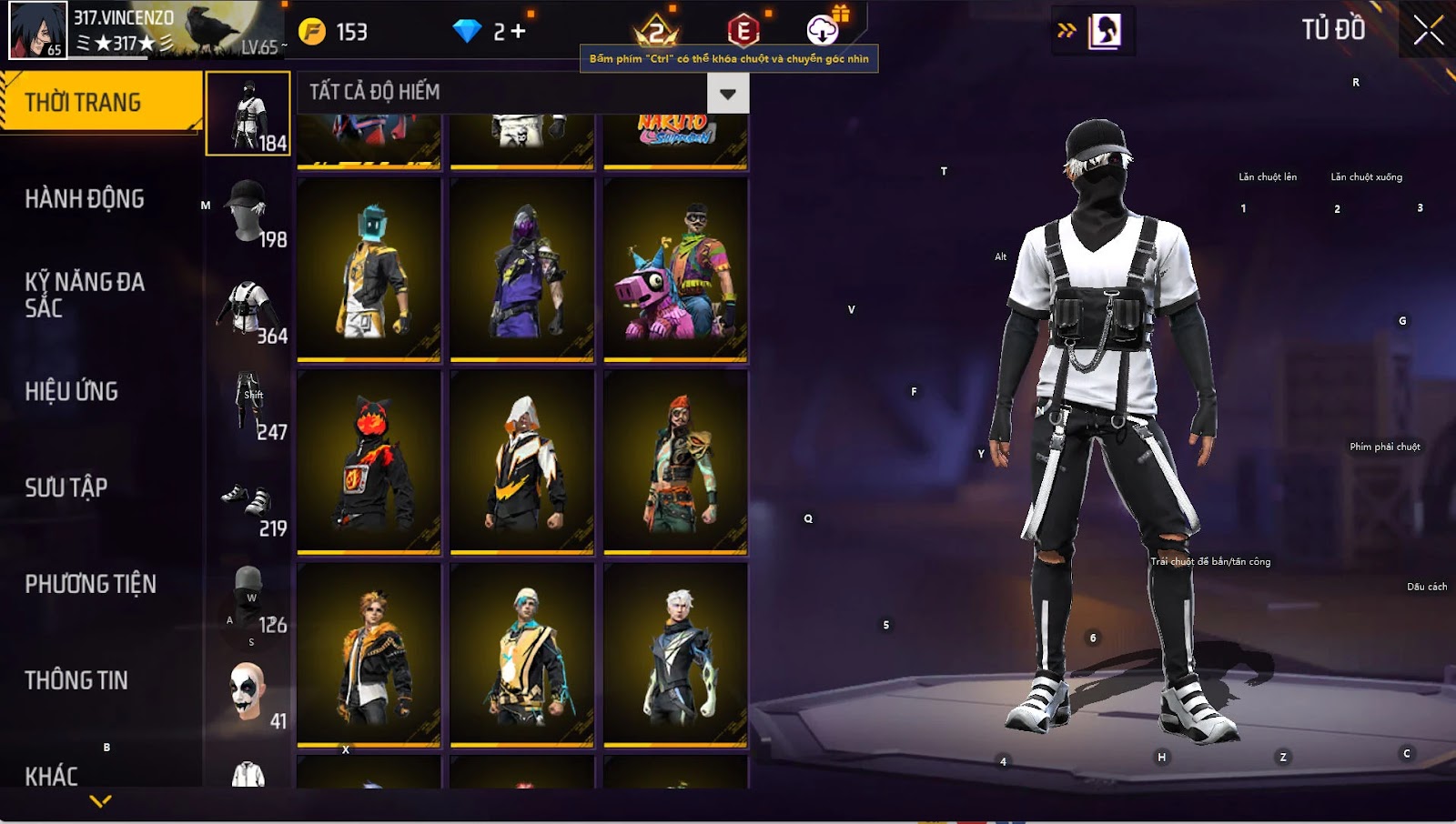Choose the black cat hoodie flame outfit
The height and width of the screenshot is (824, 1456).
pos(369,462)
